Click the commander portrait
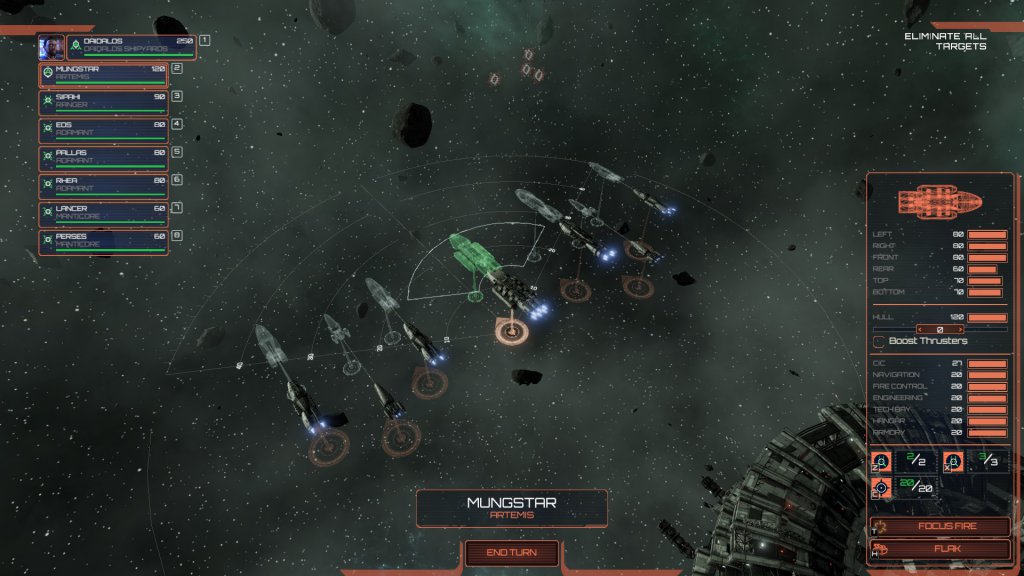The image size is (1024, 576). pyautogui.click(x=51, y=46)
